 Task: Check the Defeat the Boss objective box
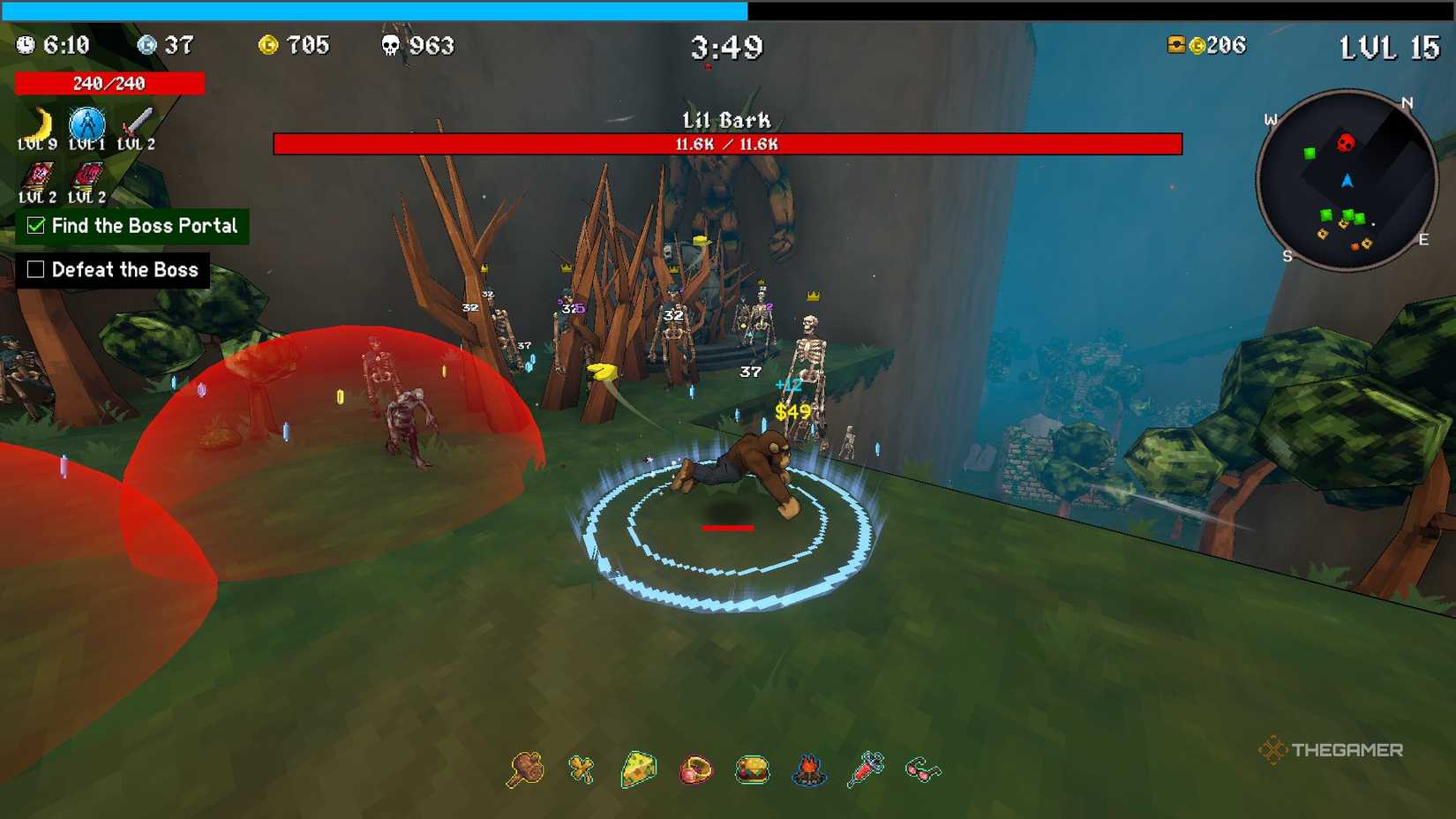click(36, 269)
